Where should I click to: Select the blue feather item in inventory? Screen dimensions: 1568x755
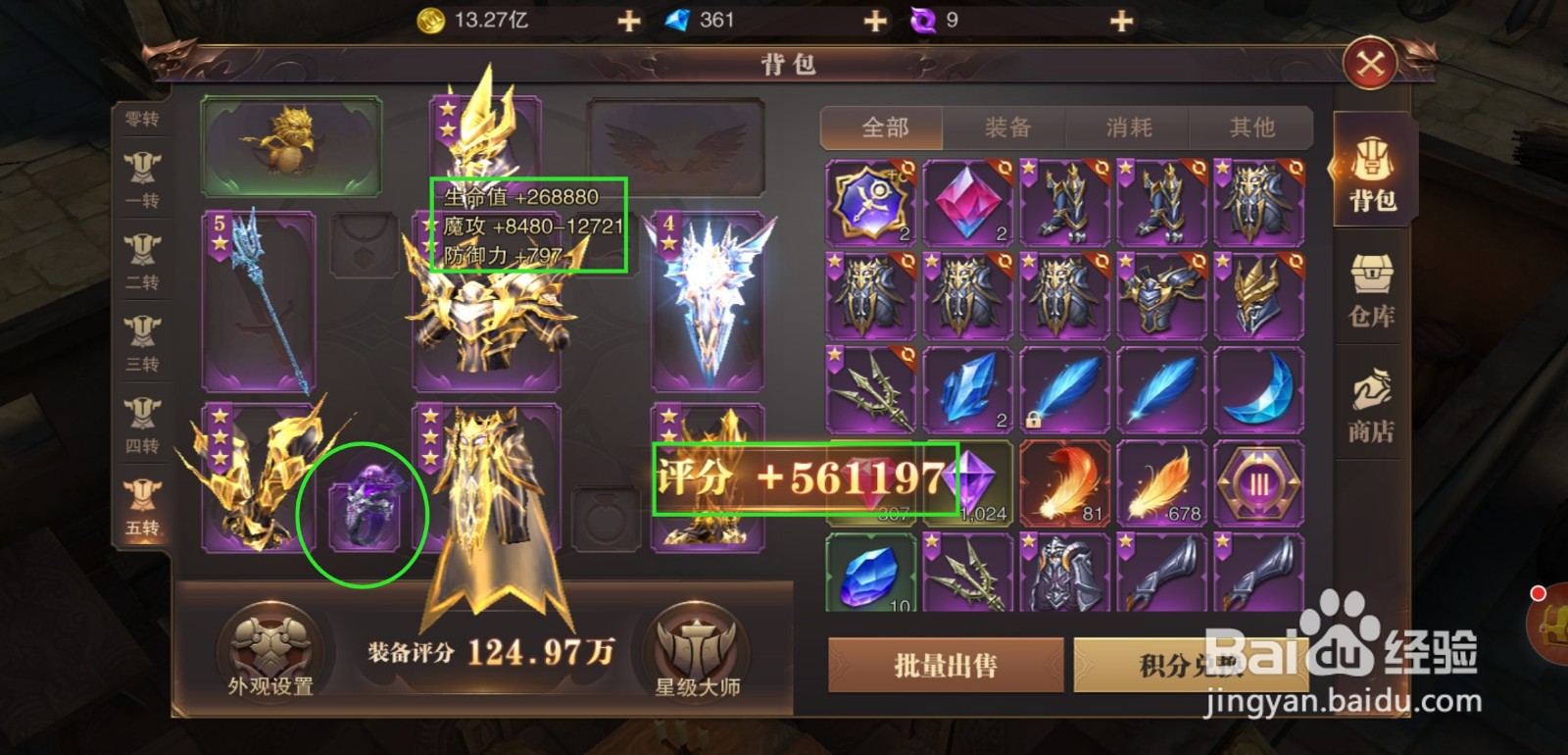pos(1063,390)
